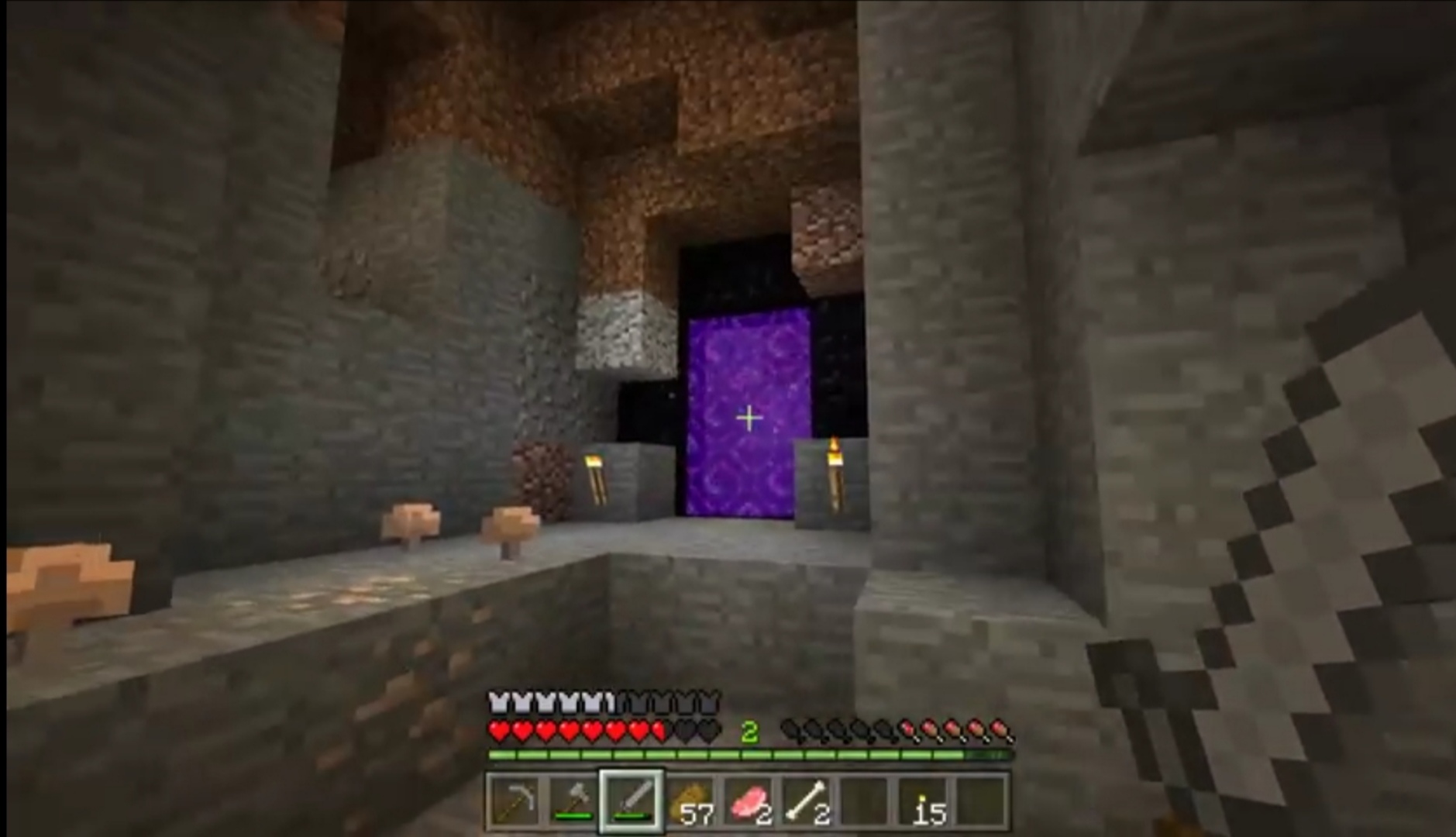Viewport: 1456px width, 837px height.
Task: Click the rightmost drumstick hunger icon
Action: click(1000, 732)
